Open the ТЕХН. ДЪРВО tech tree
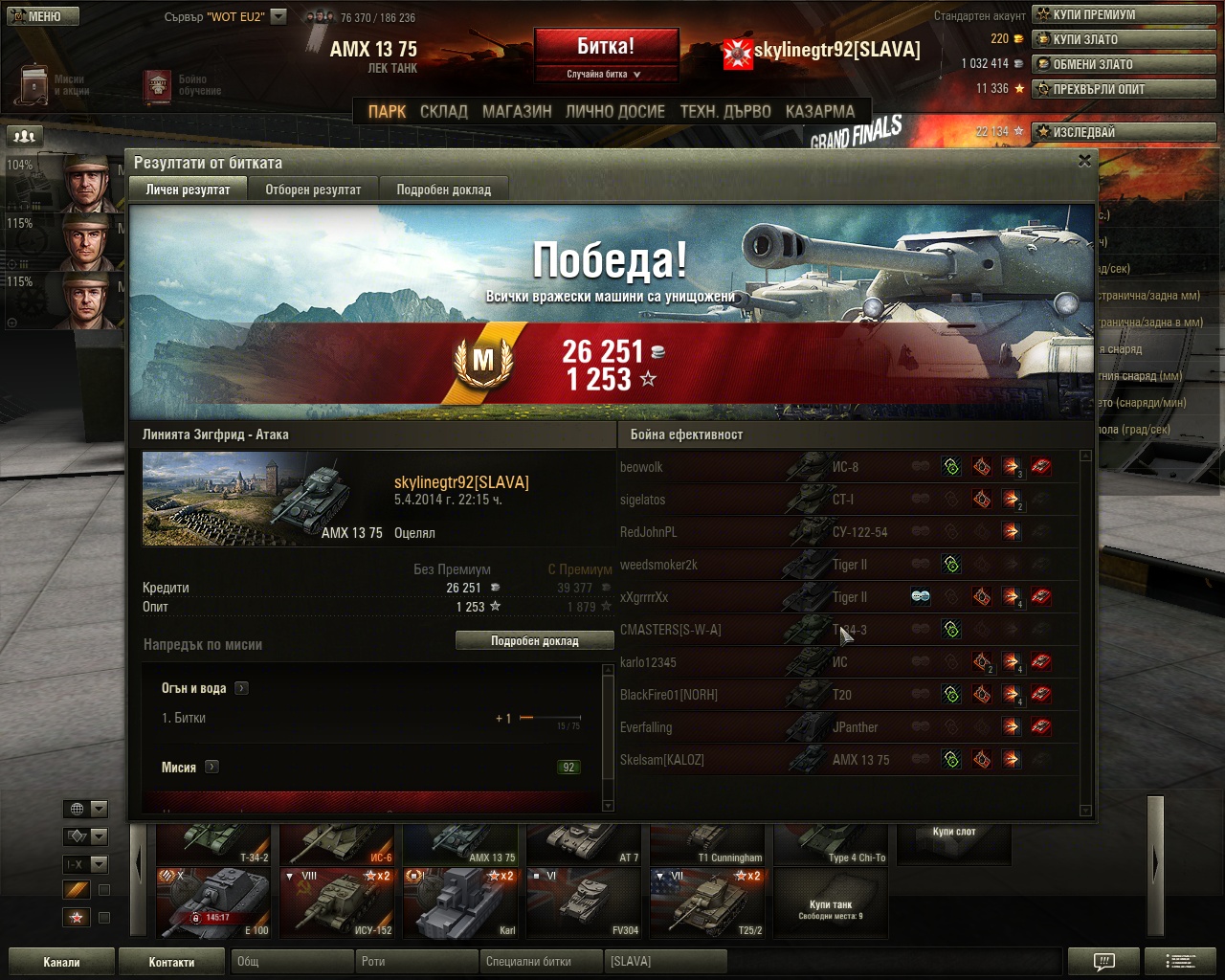The width and height of the screenshot is (1225, 980). coord(725,111)
